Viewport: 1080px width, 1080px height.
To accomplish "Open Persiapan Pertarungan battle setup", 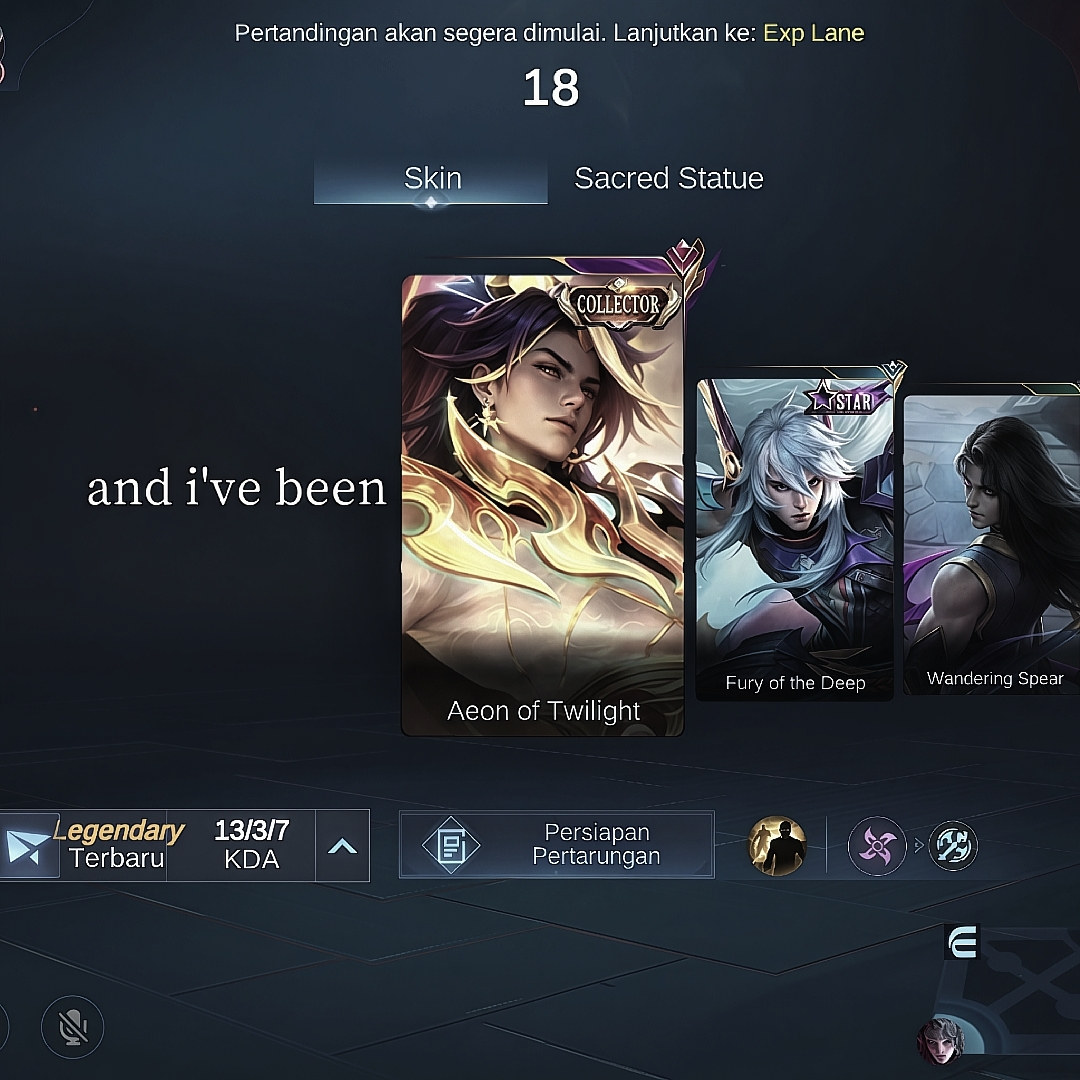I will pos(557,845).
